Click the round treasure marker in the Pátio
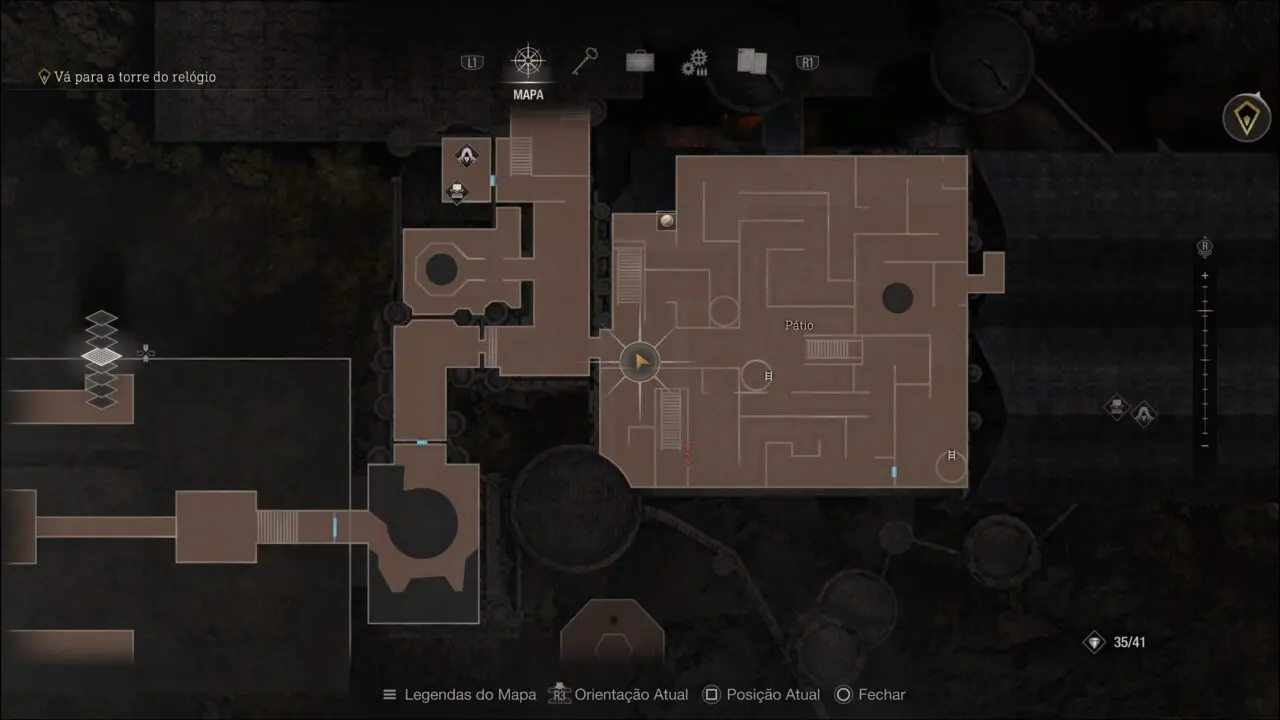Screen dimensions: 1280x720 click(666, 220)
